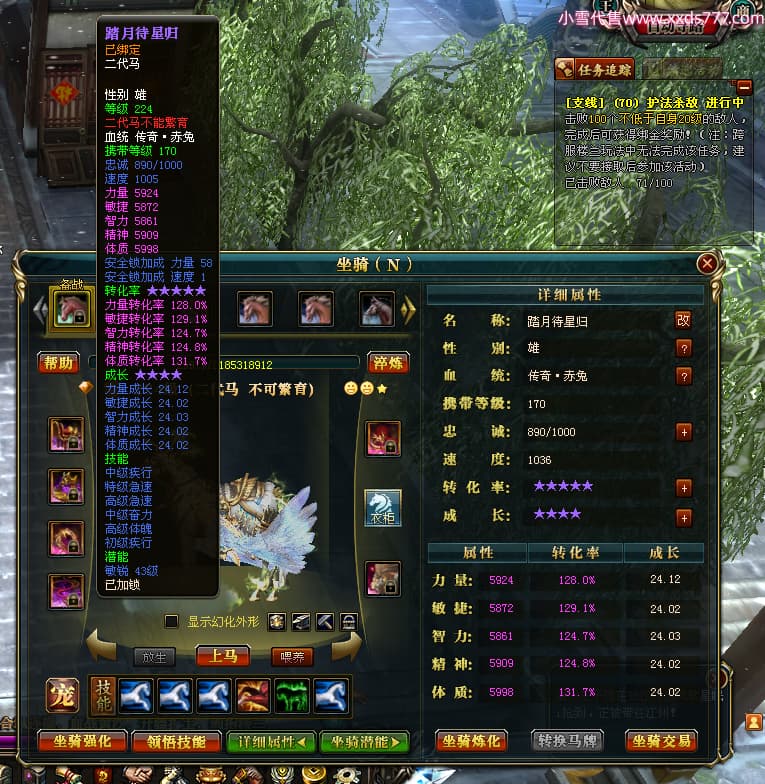Viewport: 765px width, 784px height.
Task: Select the 转换马牌 convert horse tag button
Action: click(566, 741)
